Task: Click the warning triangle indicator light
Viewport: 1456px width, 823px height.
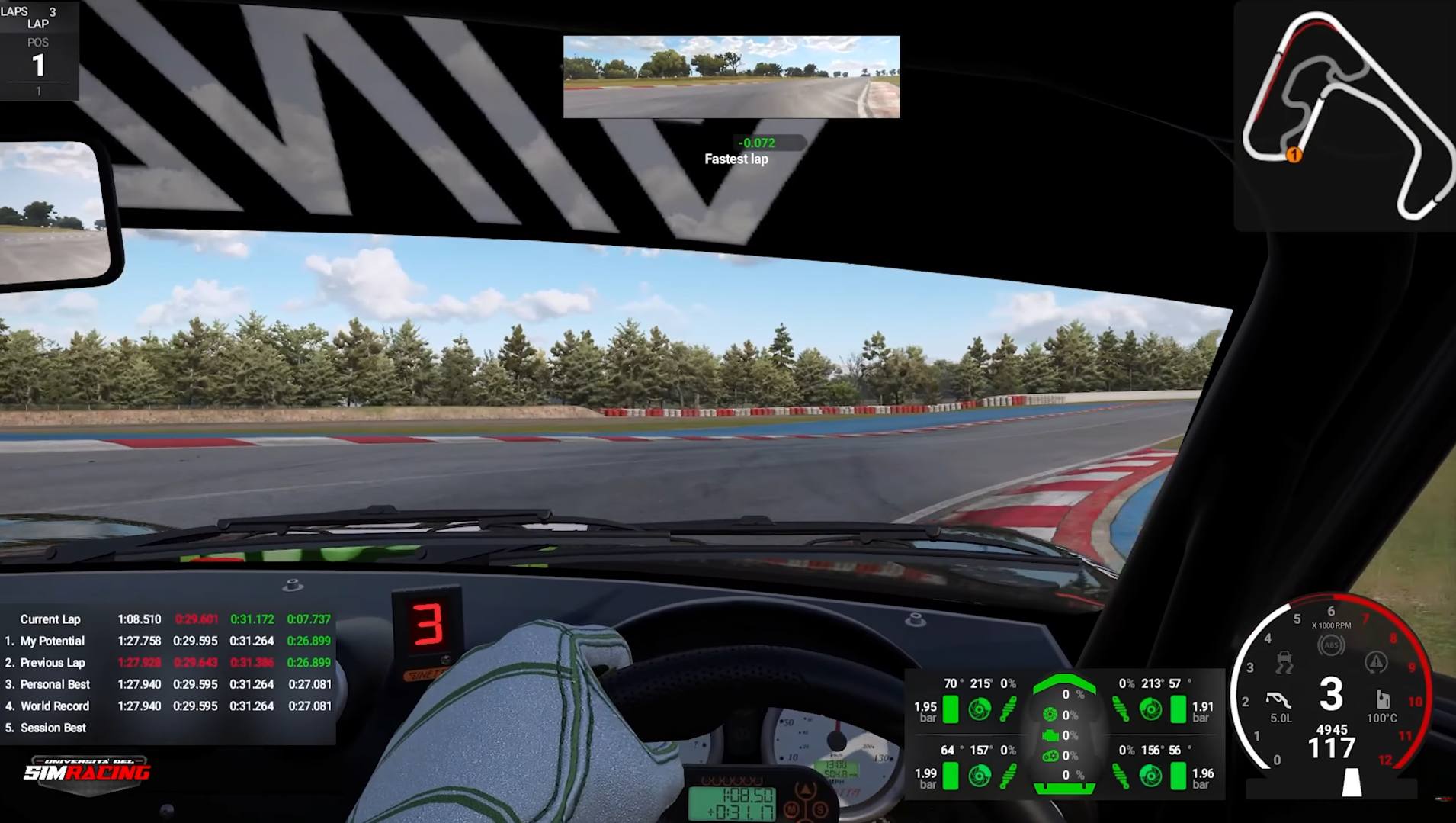Action: pos(1376,661)
